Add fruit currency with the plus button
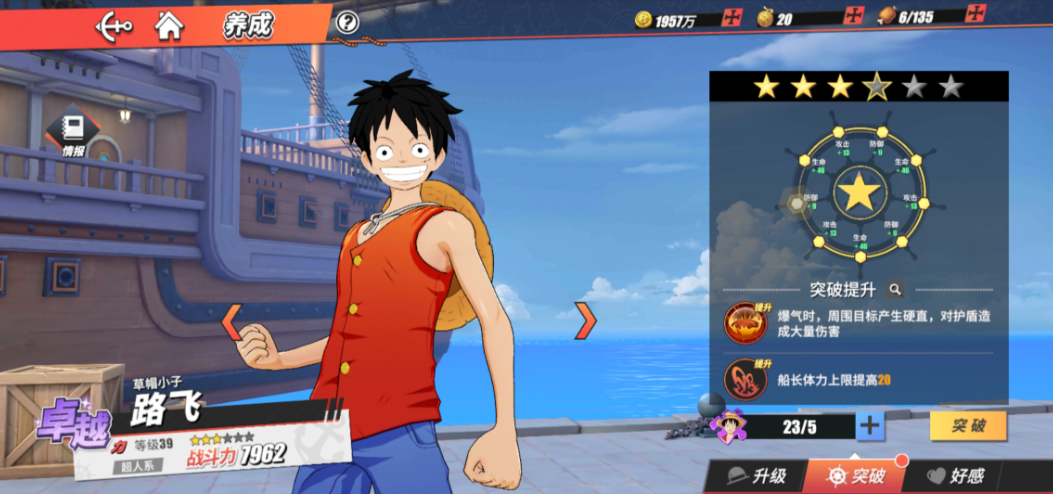Image resolution: width=1053 pixels, height=494 pixels. (854, 18)
